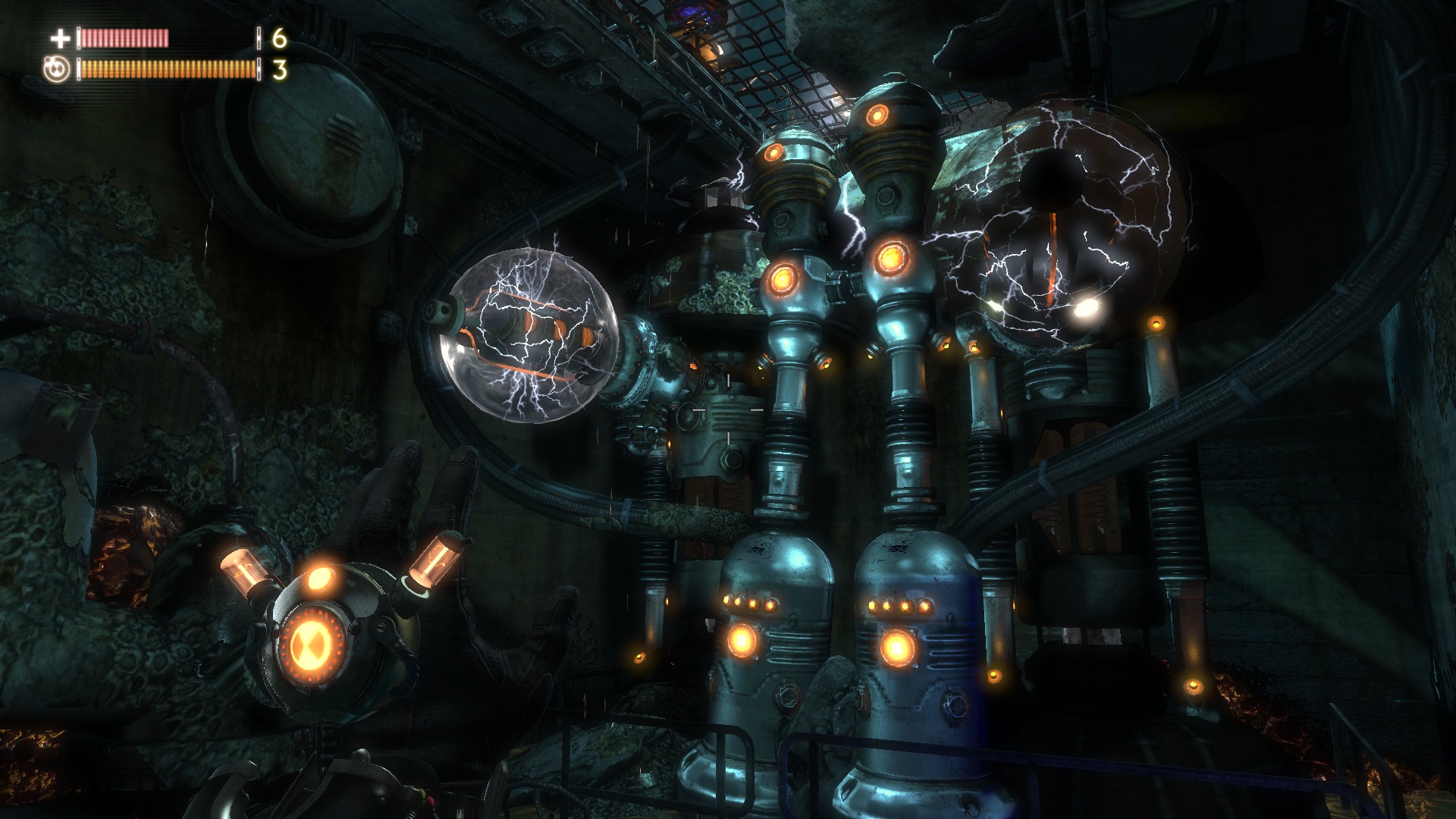
Task: Click the EVE gauge icon
Action: [58, 70]
